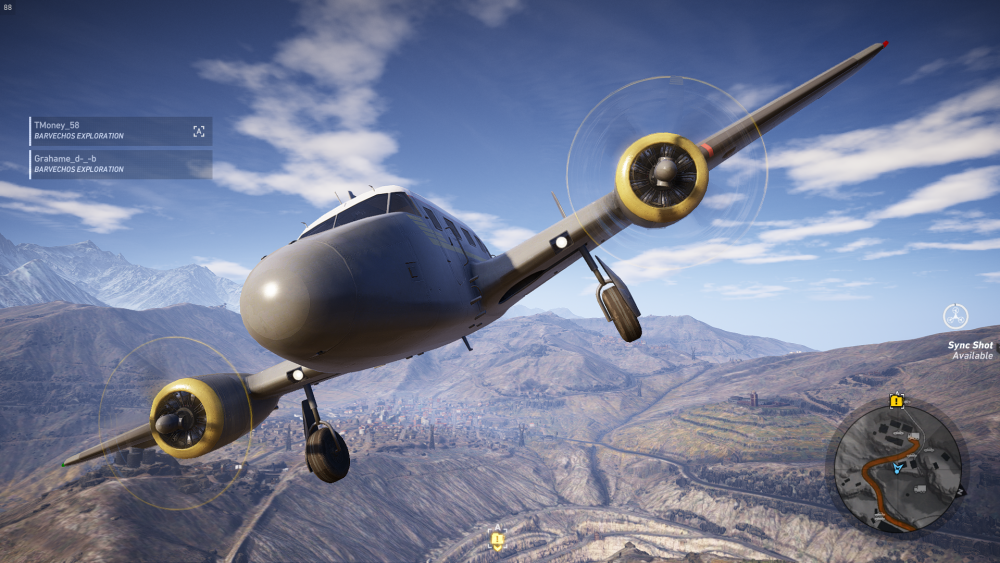
Task: Click the blue player arrow on the minimap
Action: (x=898, y=467)
